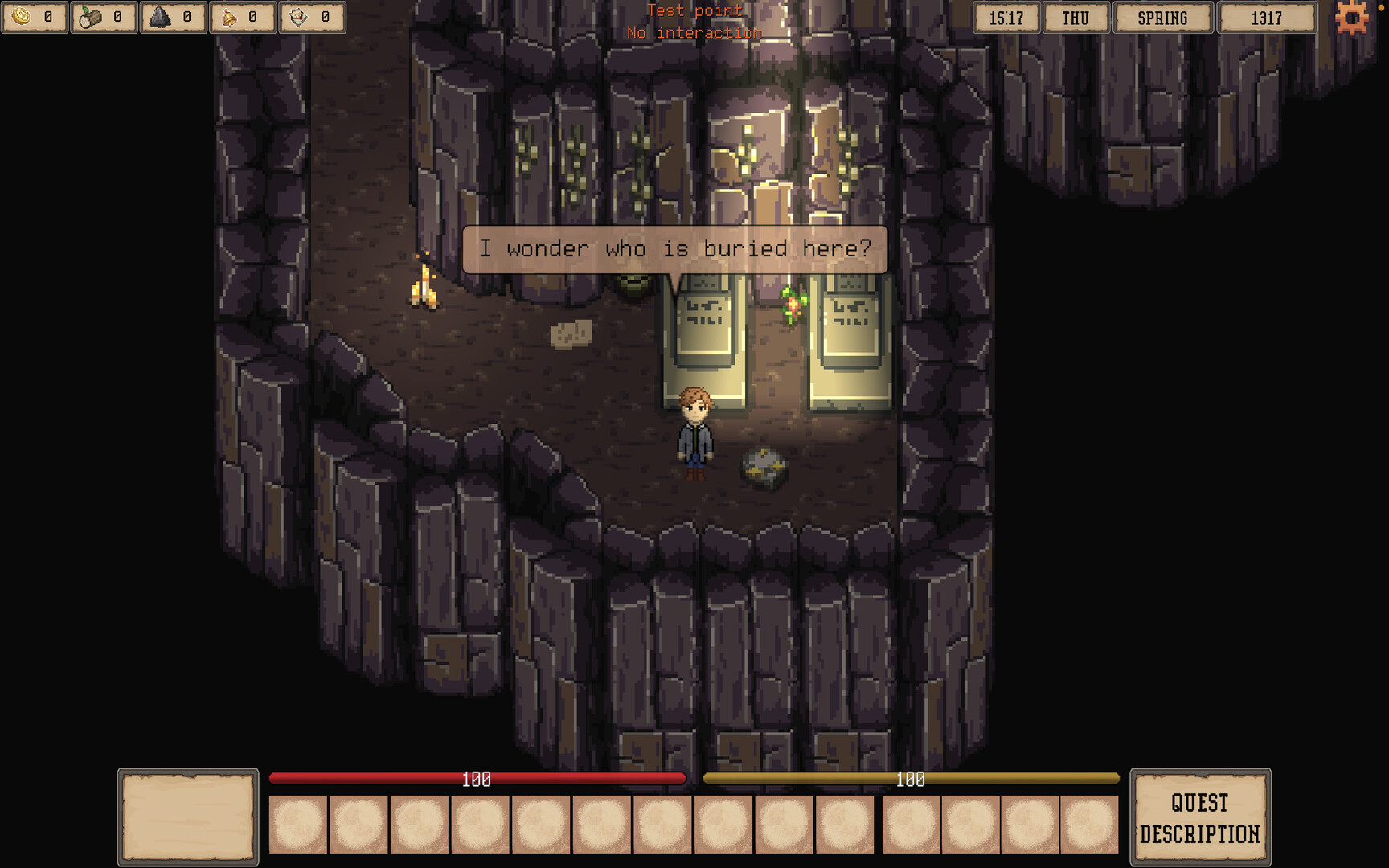Screen dimensions: 1389x868
Task: Click the gold coin currency icon
Action: (x=23, y=14)
